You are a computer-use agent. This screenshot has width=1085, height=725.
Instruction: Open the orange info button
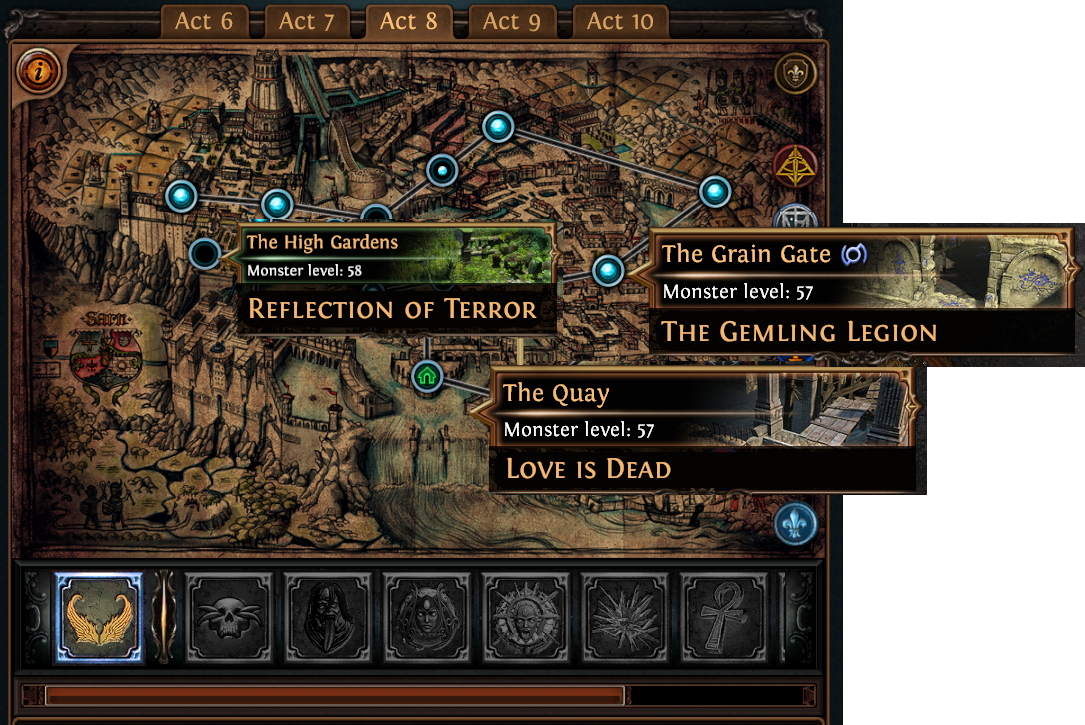pos(39,70)
